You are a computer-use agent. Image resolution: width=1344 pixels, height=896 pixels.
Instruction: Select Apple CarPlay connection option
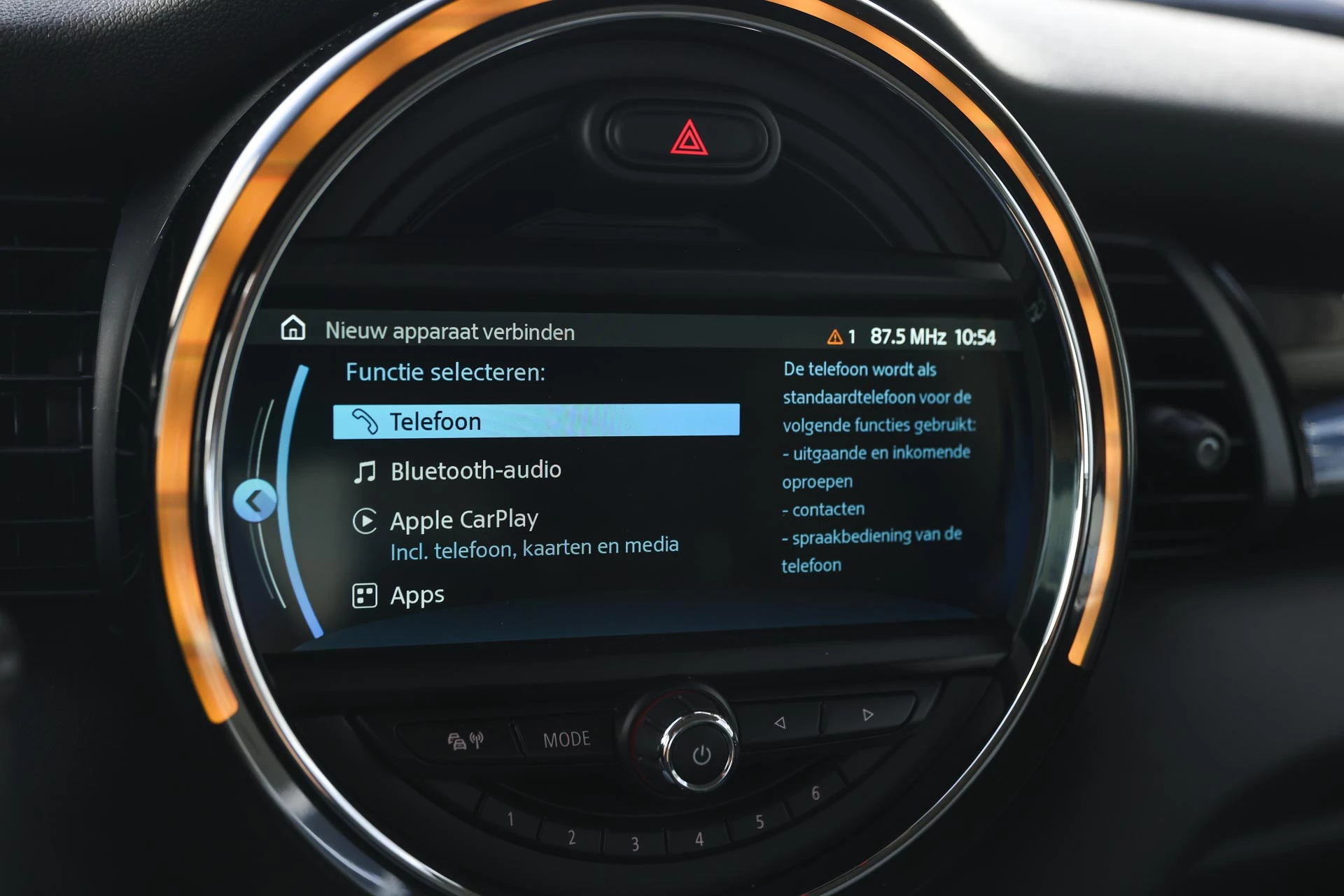464,521
